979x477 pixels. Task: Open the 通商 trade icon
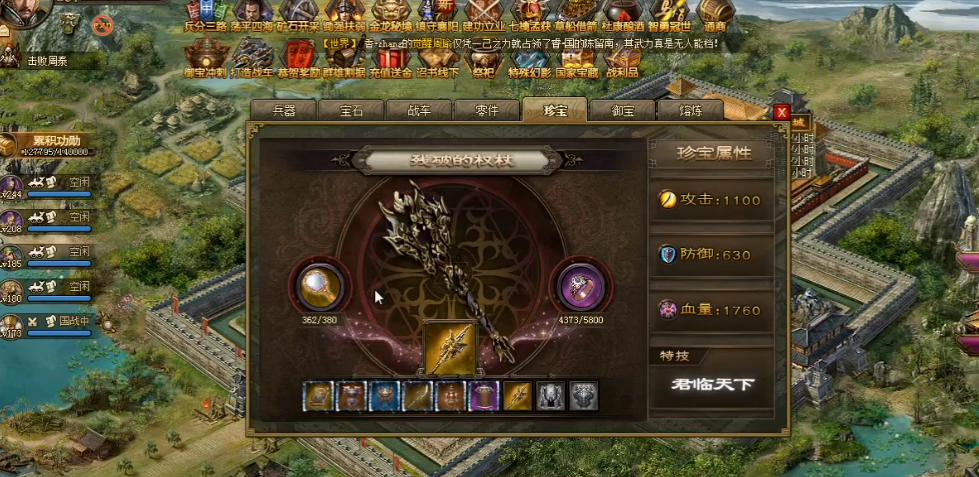tap(715, 17)
